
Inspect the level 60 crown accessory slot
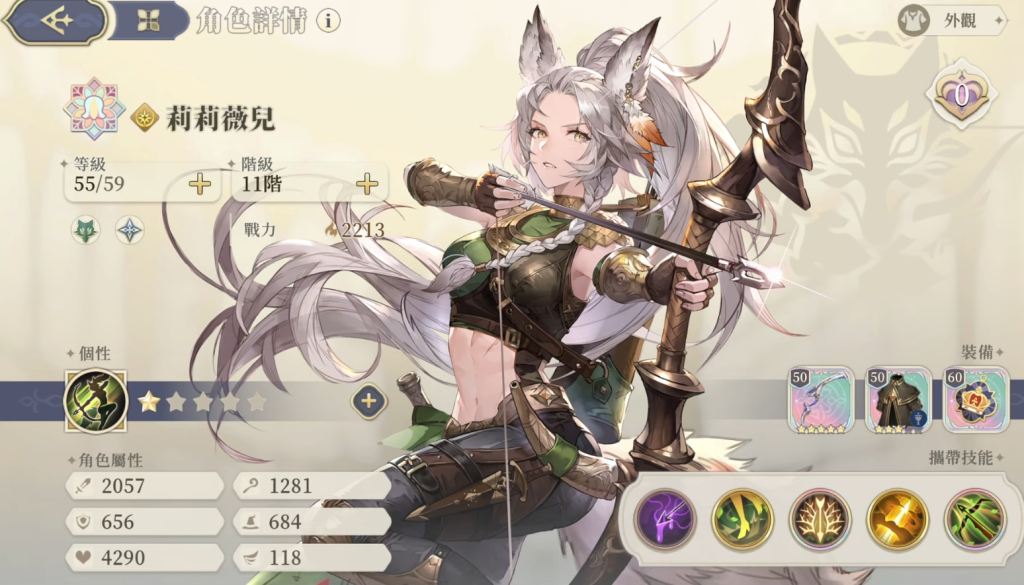point(976,399)
